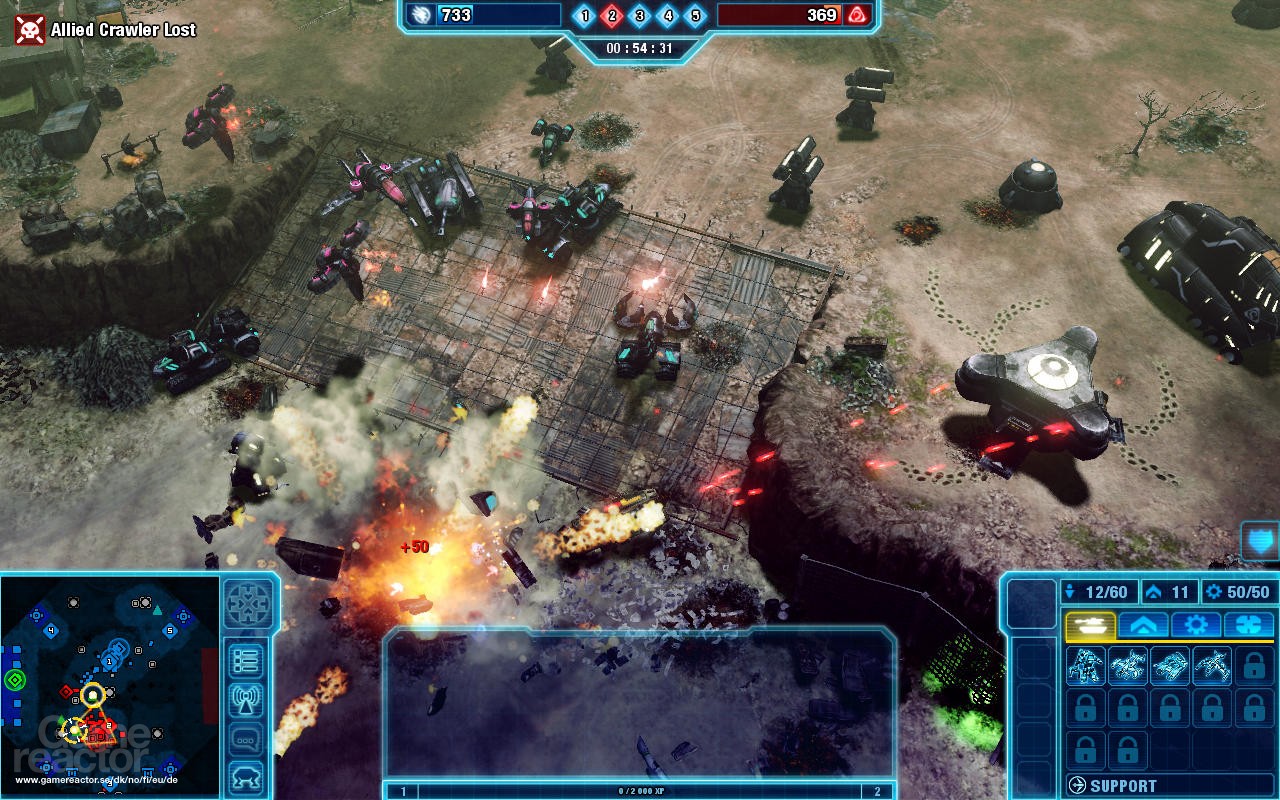This screenshot has height=800, width=1280.
Task: Open the objectives list icon
Action: (x=246, y=659)
